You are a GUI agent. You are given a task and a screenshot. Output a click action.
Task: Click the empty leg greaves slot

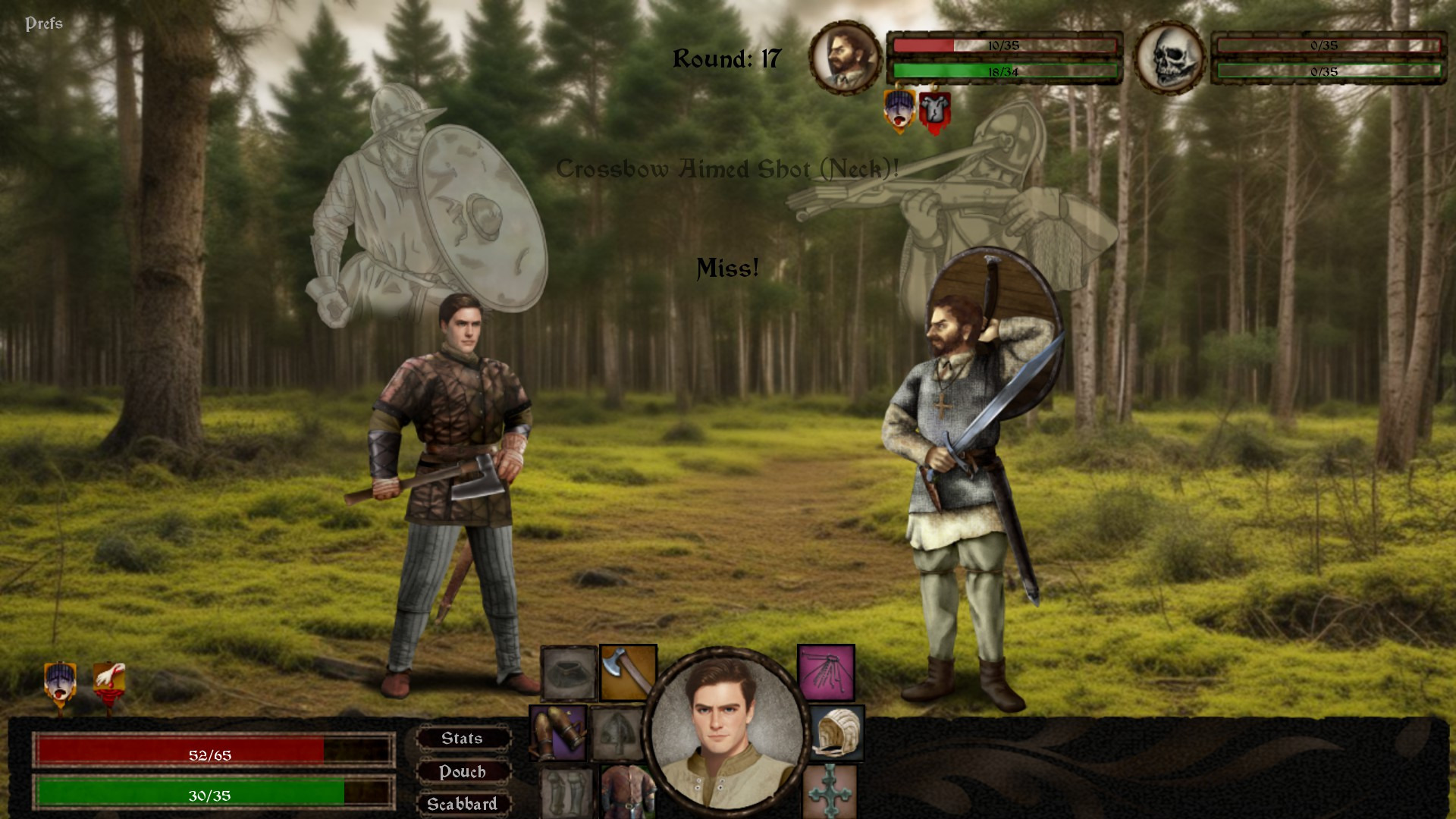click(x=566, y=792)
